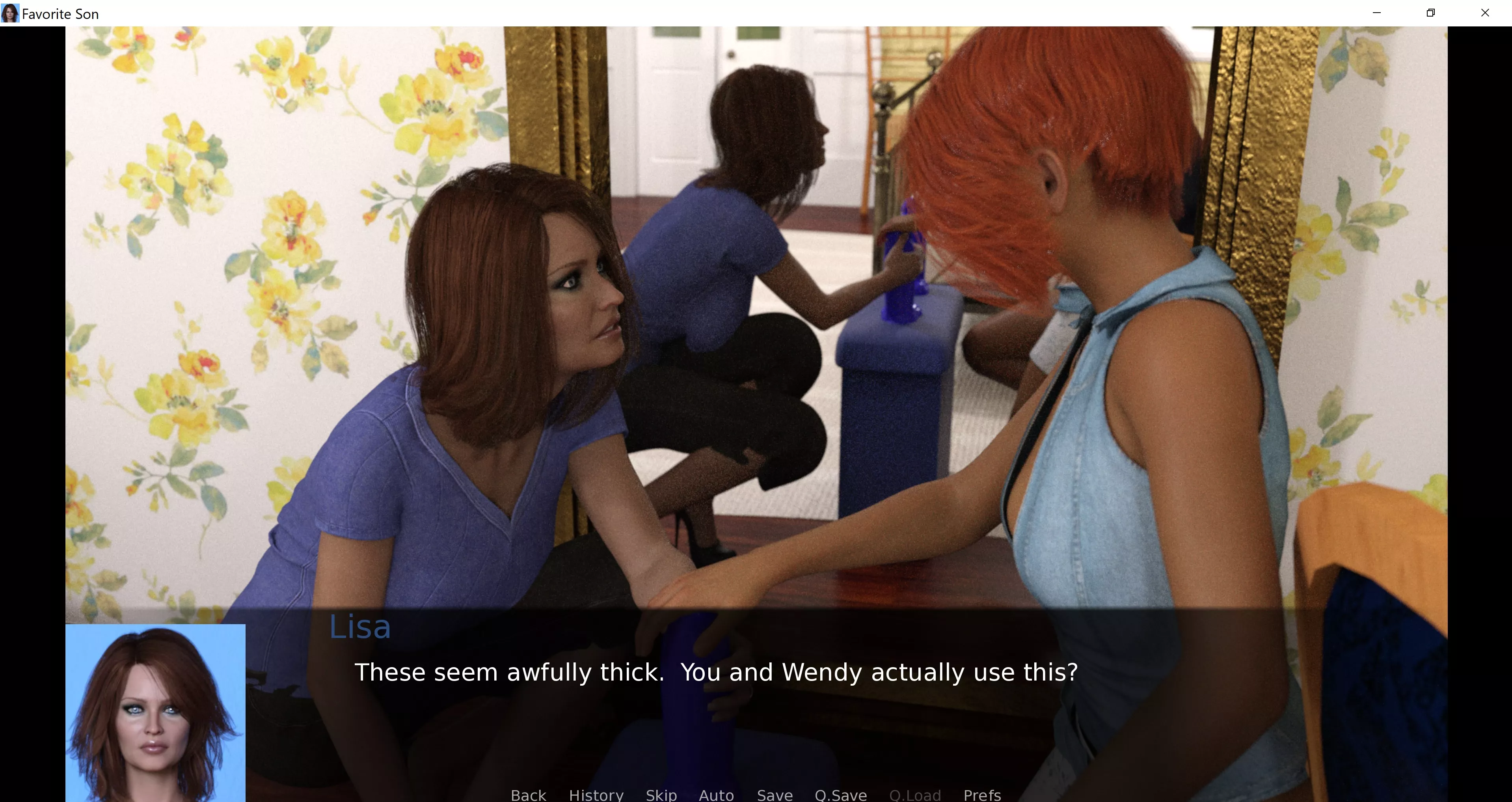
Task: Quick save with Q.Save
Action: coord(840,795)
